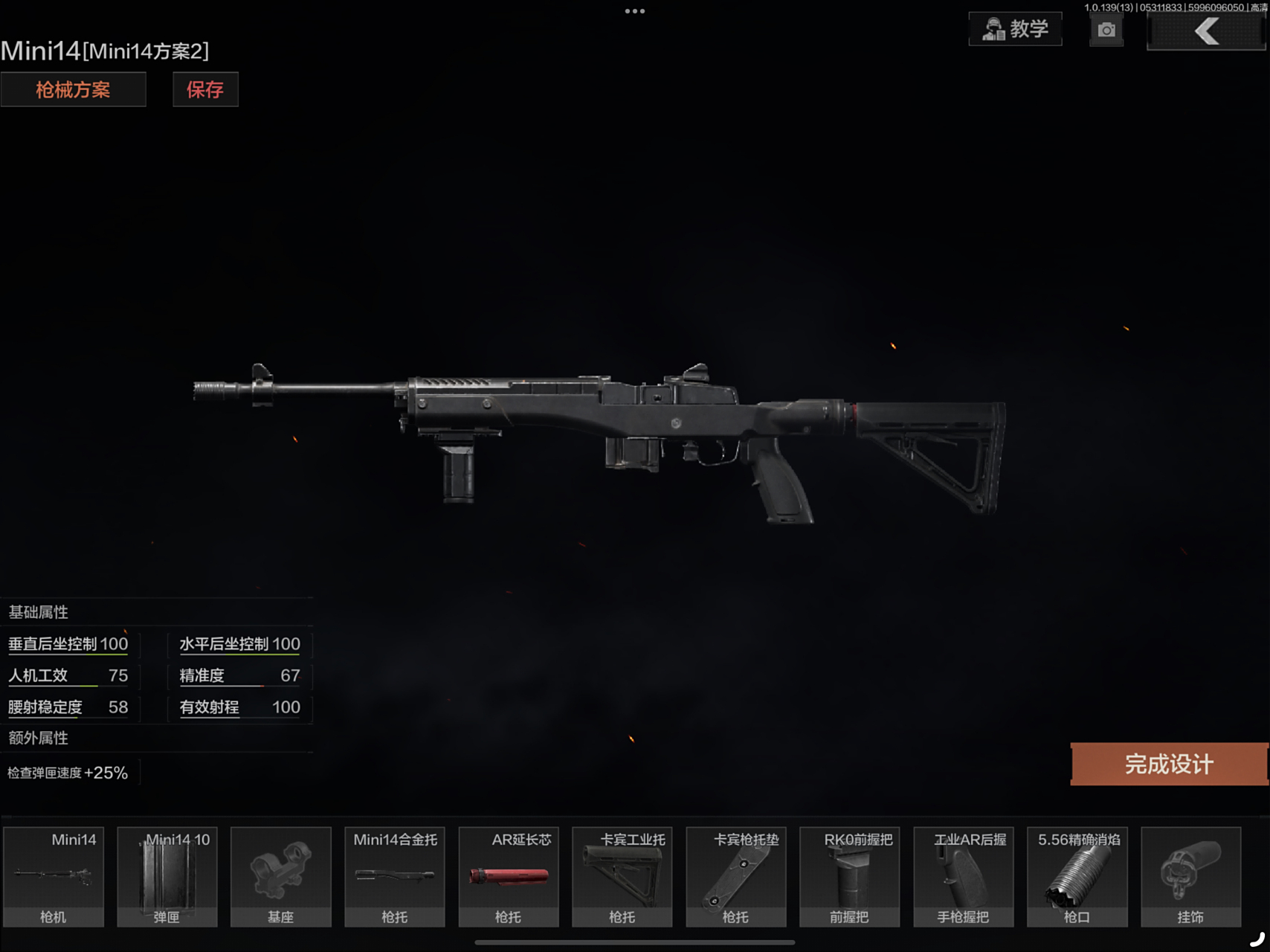
Task: Click the 保存 save button
Action: (x=205, y=89)
